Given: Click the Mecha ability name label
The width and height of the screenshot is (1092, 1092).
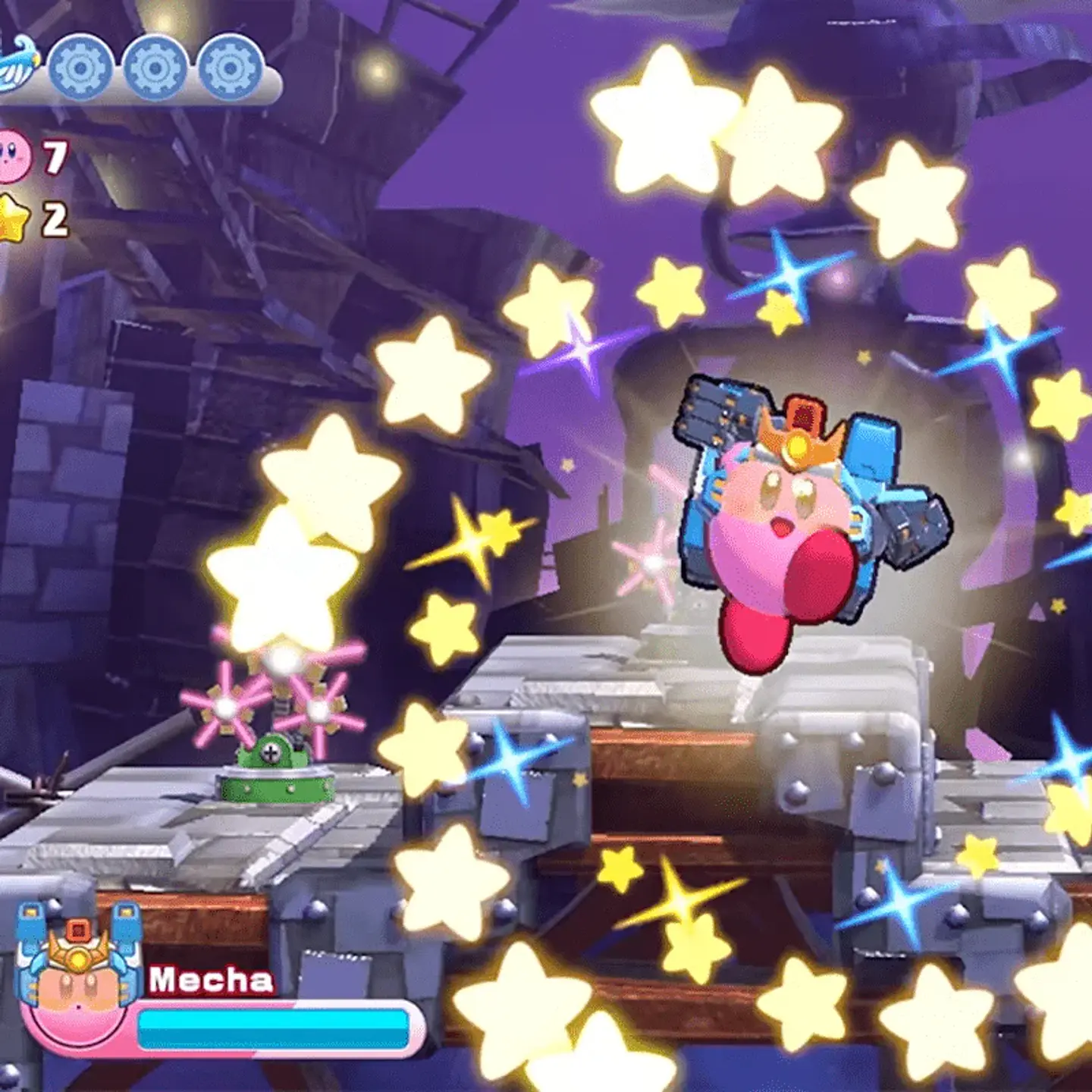Looking at the screenshot, I should point(212,978).
